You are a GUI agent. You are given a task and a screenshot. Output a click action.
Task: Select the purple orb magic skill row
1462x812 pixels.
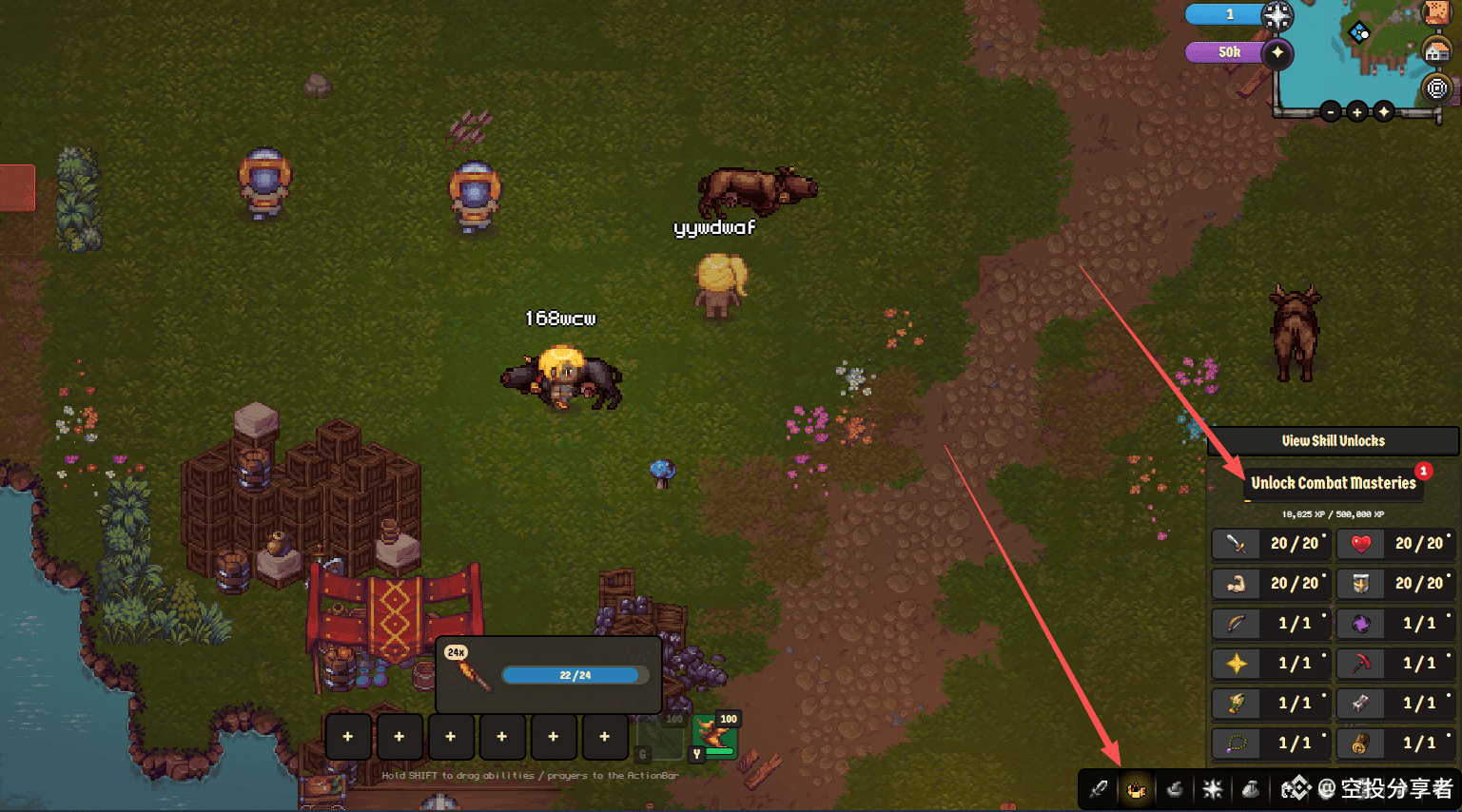pos(1395,624)
